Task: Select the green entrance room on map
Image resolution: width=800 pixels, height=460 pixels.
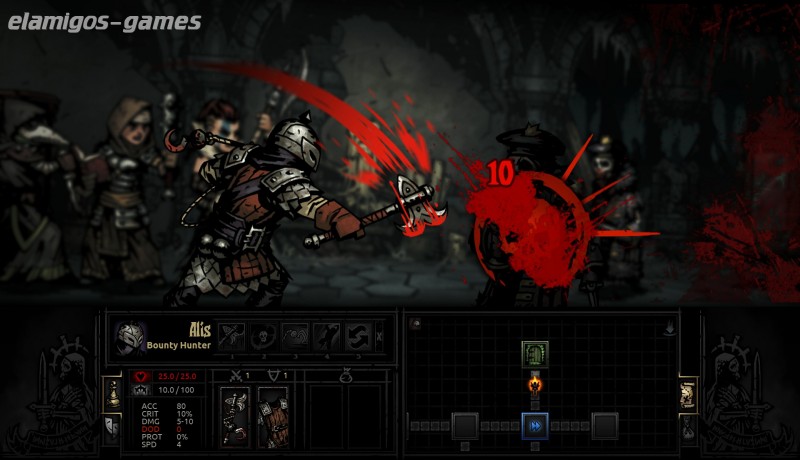Action: click(535, 353)
